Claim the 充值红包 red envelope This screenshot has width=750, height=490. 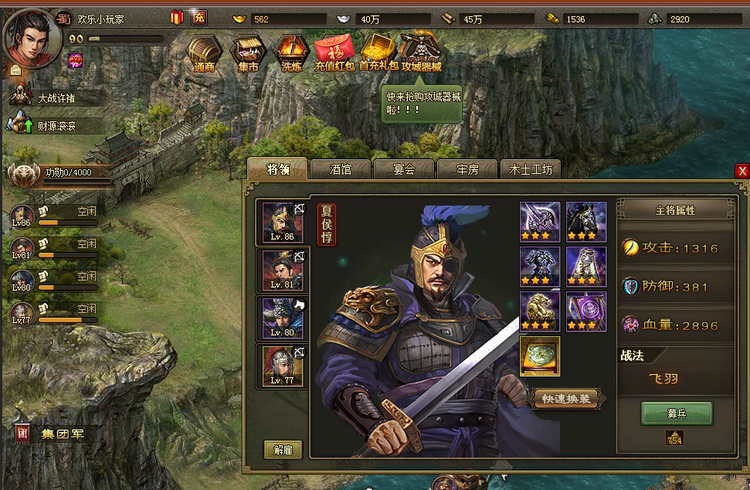pyautogui.click(x=335, y=52)
